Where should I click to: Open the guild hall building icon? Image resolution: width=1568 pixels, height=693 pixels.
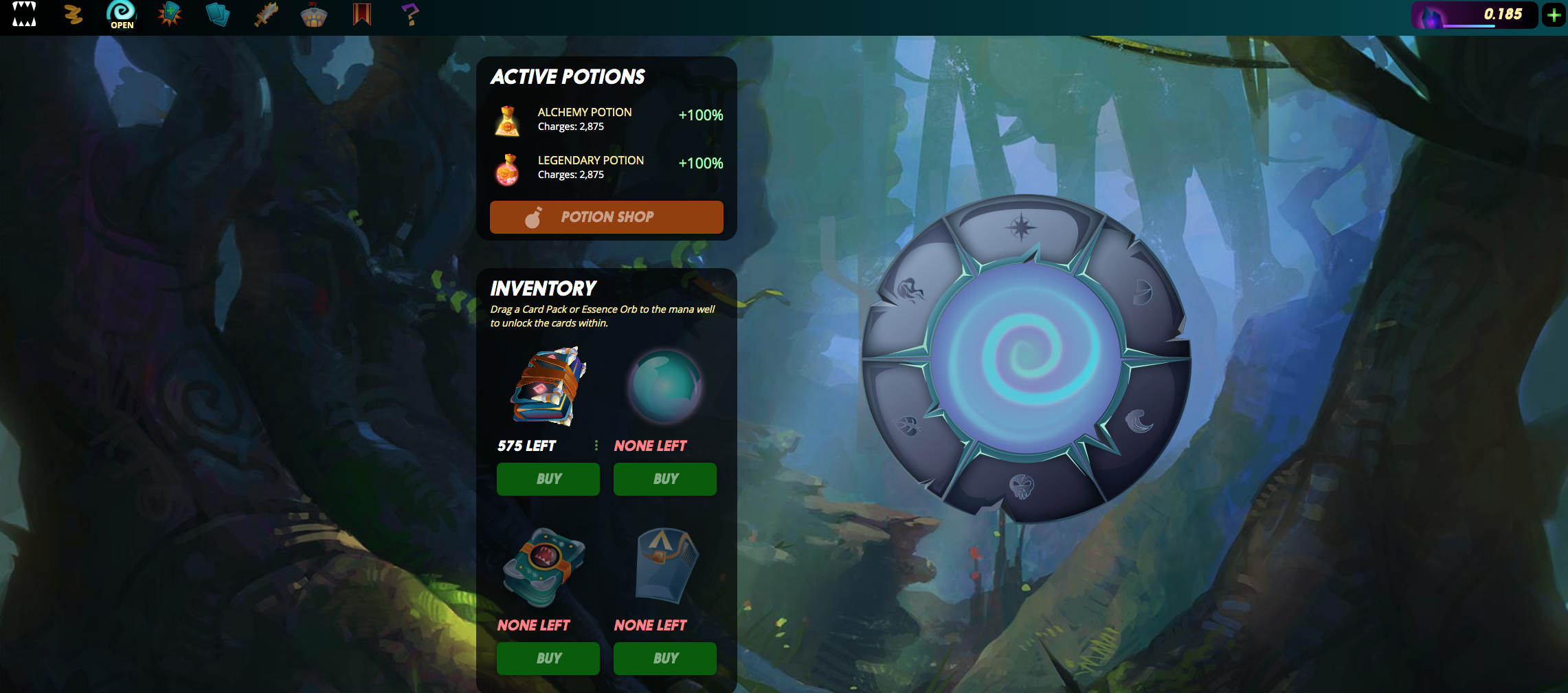point(314,14)
